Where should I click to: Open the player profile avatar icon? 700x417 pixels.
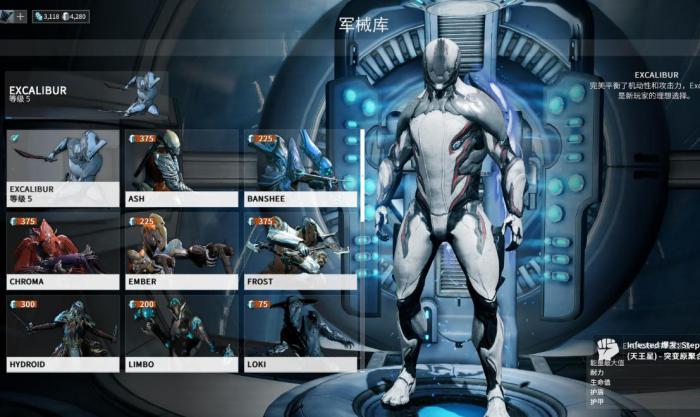7,16
